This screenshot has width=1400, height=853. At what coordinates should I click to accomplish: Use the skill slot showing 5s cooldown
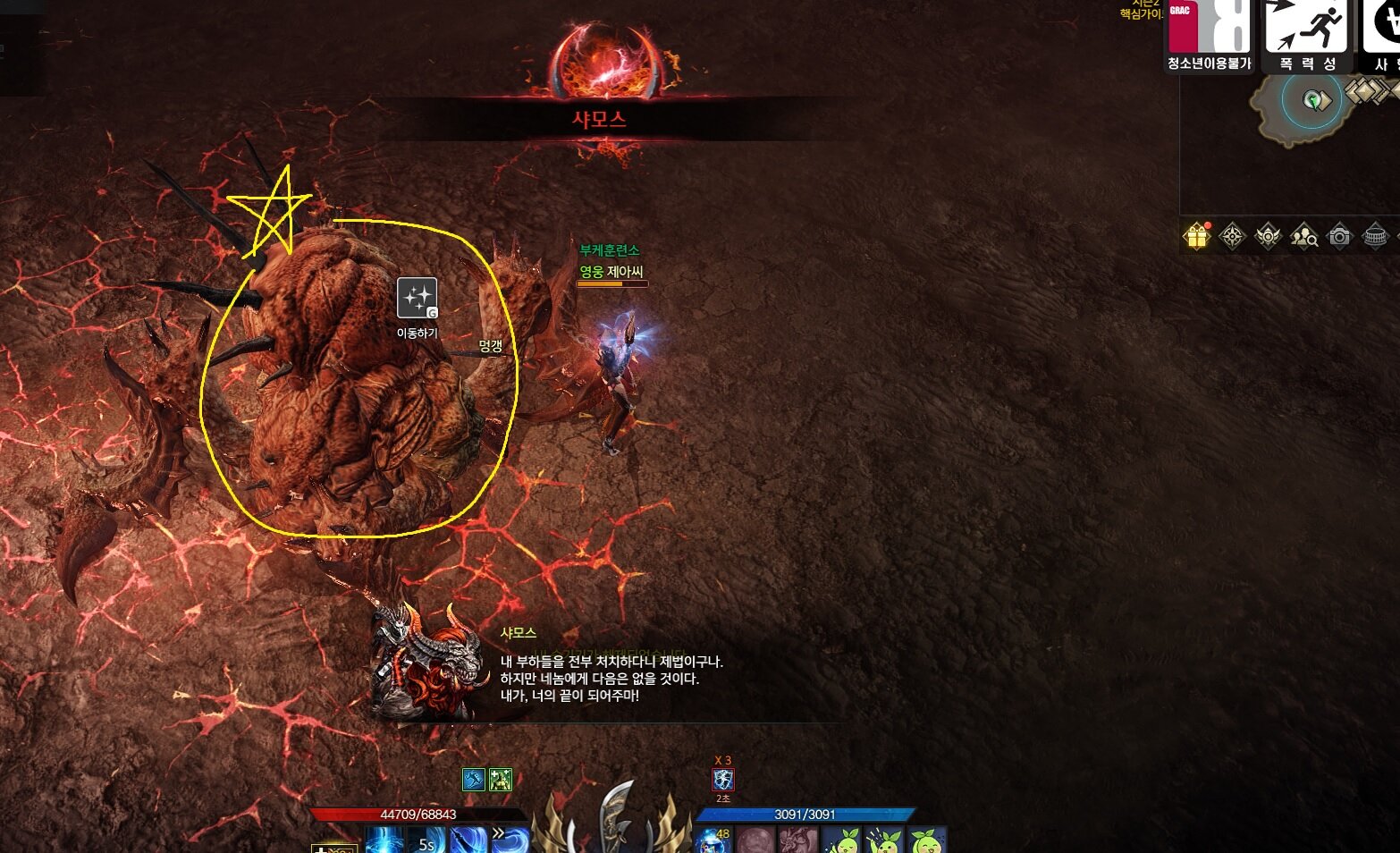tap(426, 841)
